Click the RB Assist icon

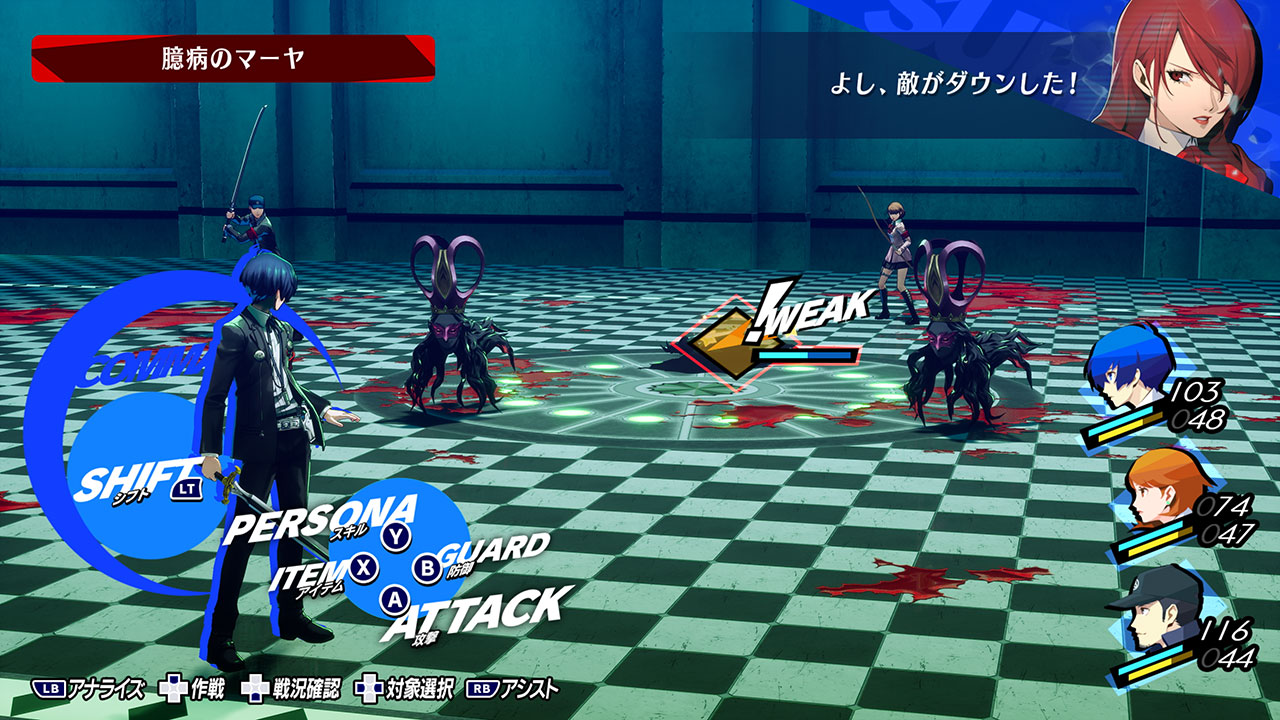point(483,687)
